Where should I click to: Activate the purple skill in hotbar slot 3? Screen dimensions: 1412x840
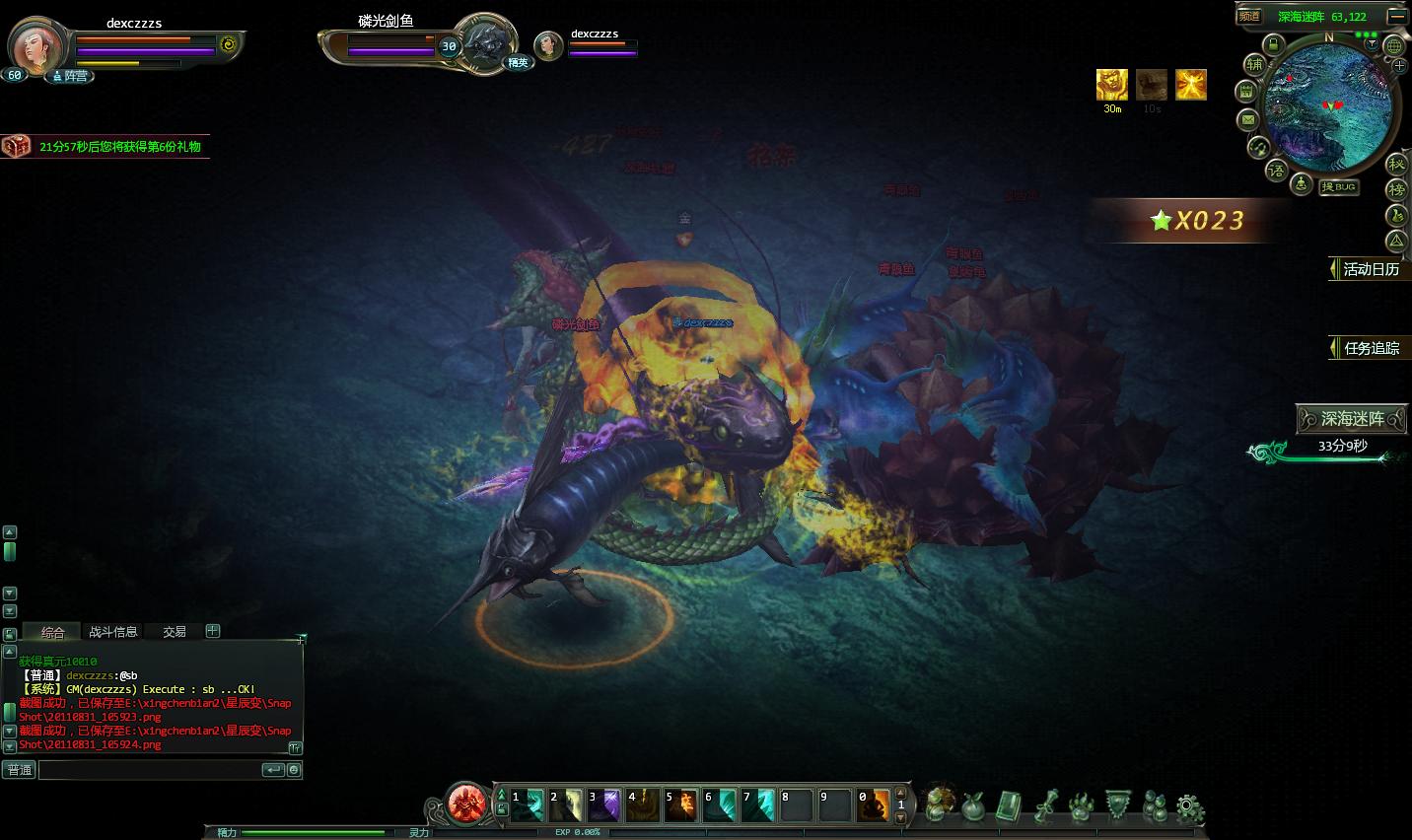click(603, 805)
